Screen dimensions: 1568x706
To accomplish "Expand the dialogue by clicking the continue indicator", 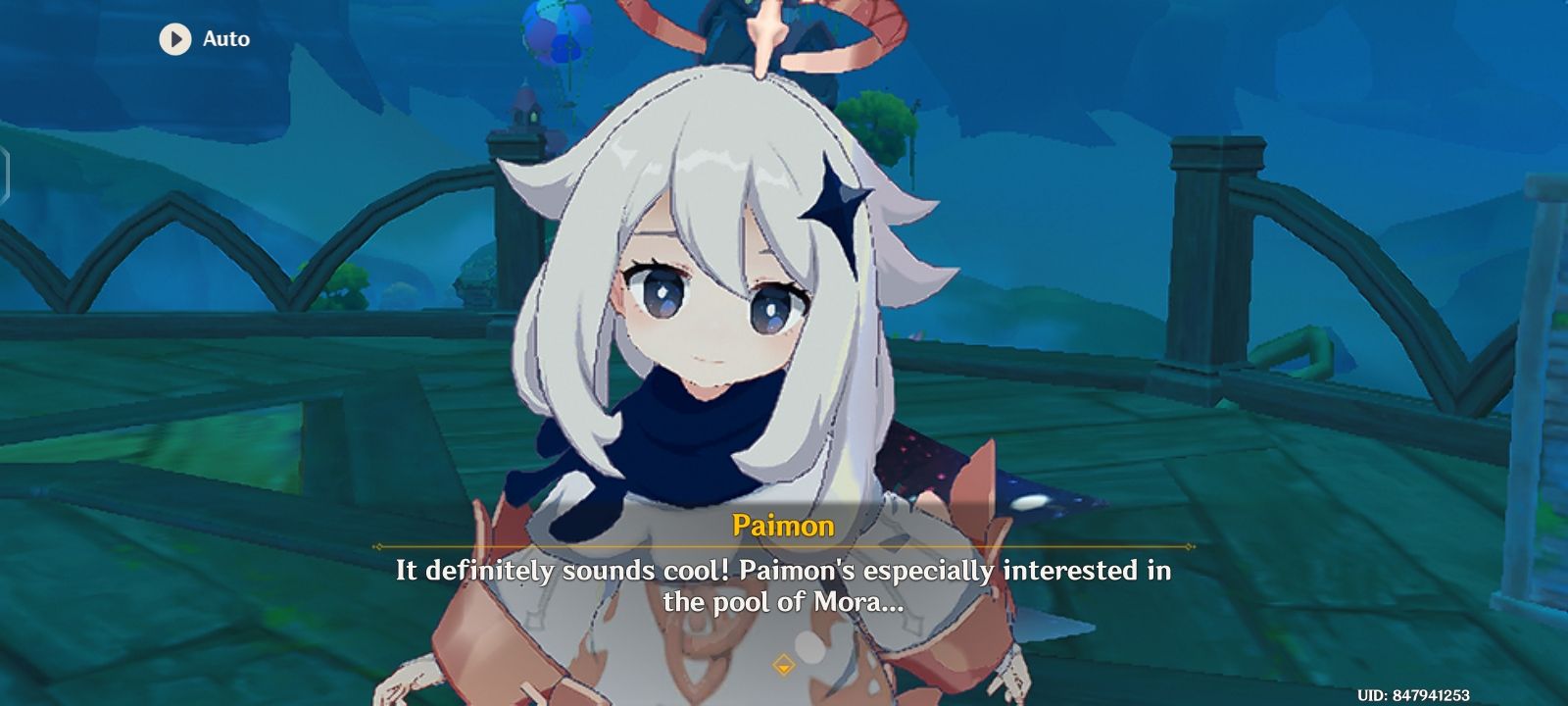I will coord(783,662).
